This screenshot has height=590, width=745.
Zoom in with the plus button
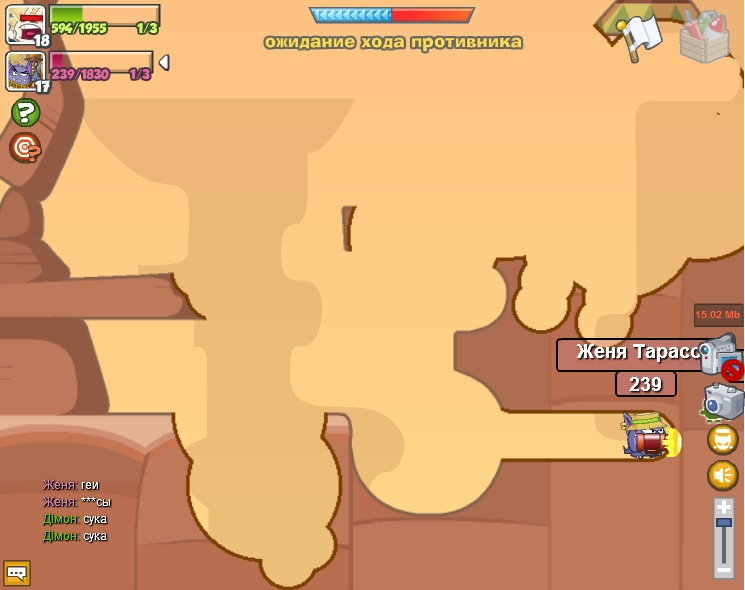pyautogui.click(x=724, y=508)
